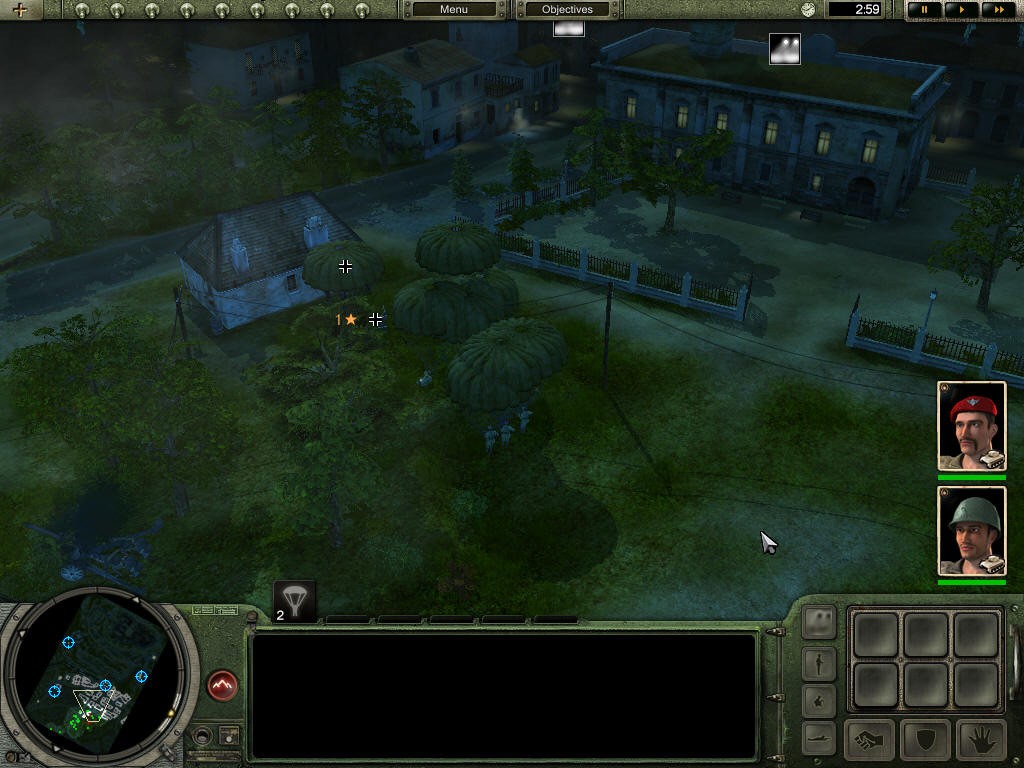This screenshot has width=1024, height=768.
Task: Select the red beret commander portrait
Action: [971, 425]
